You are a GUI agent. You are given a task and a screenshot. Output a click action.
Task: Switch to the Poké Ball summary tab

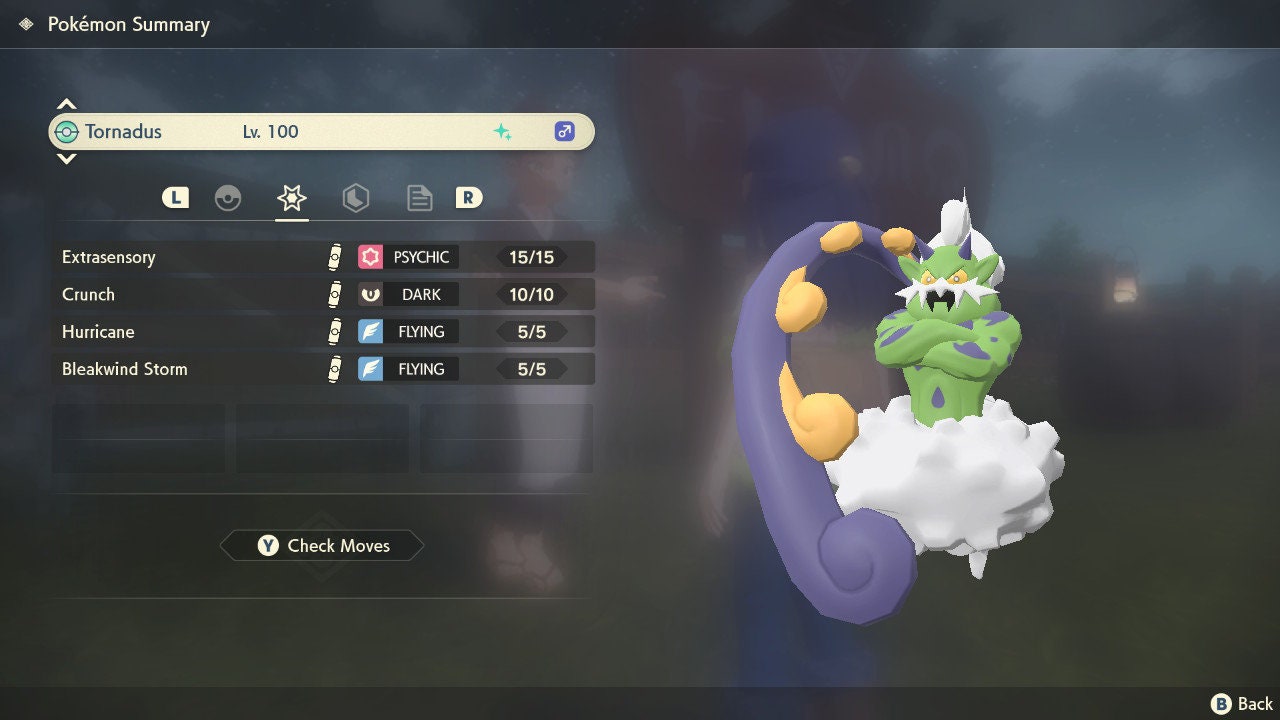click(x=228, y=198)
